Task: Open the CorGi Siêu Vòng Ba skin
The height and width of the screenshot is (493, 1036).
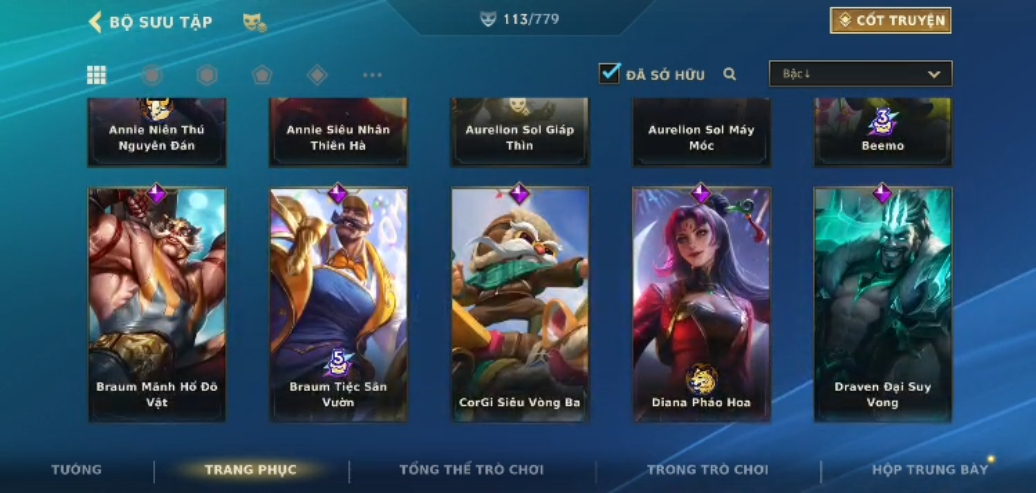Action: tap(520, 304)
